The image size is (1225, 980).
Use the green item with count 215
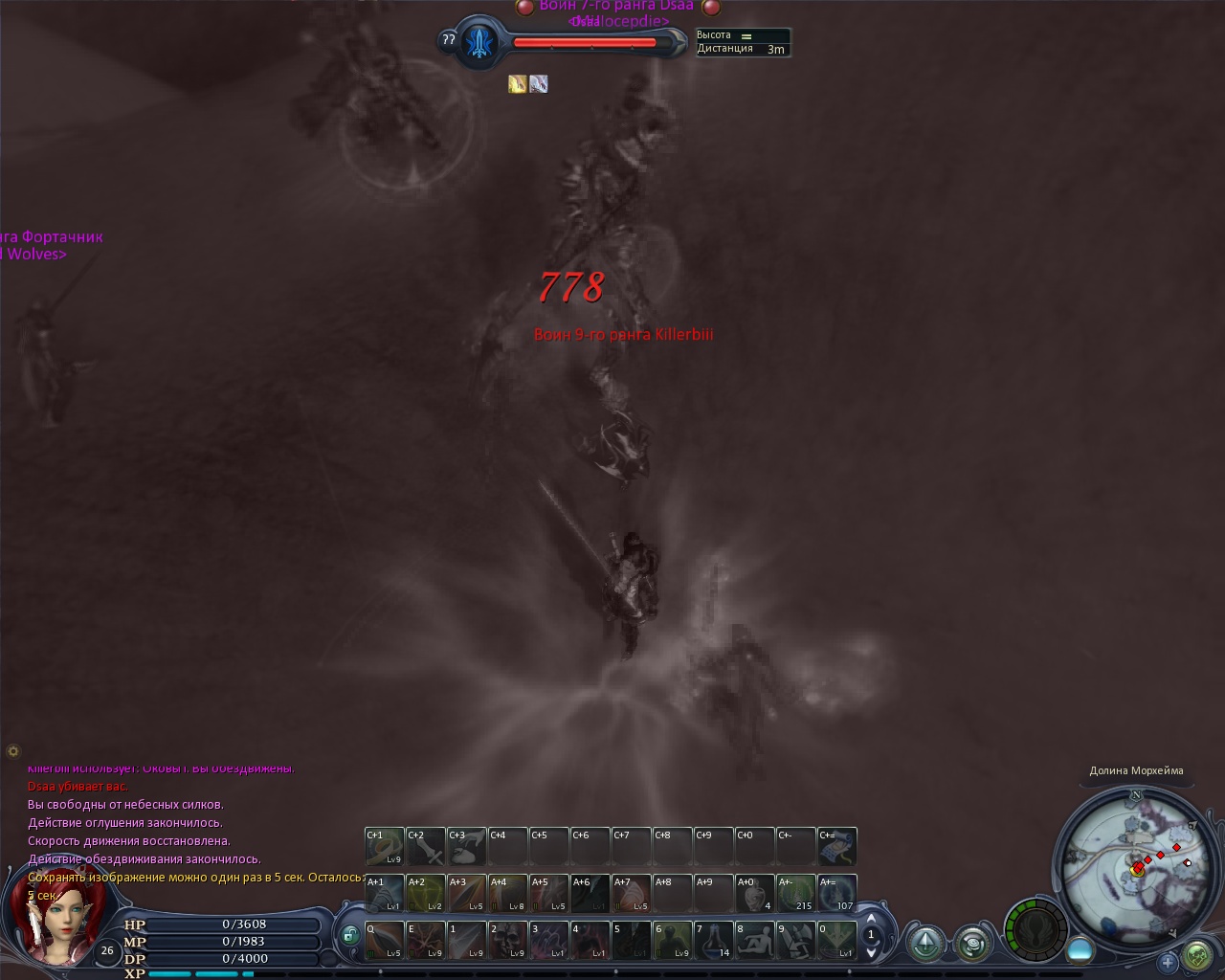coord(795,894)
